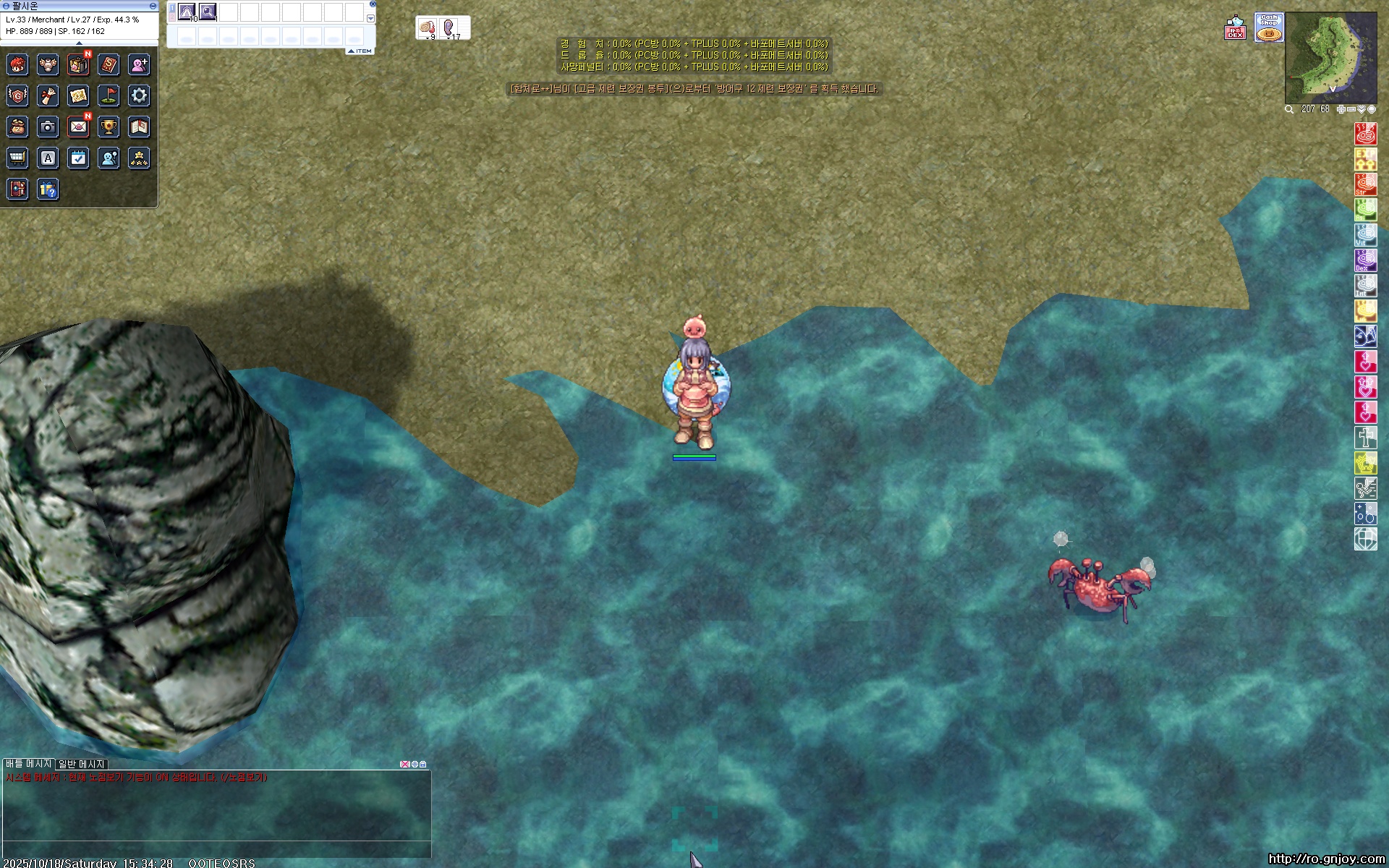Viewport: 1389px width, 868px height.
Task: Switch to the 일반 메시지 chat tab
Action: tap(82, 764)
